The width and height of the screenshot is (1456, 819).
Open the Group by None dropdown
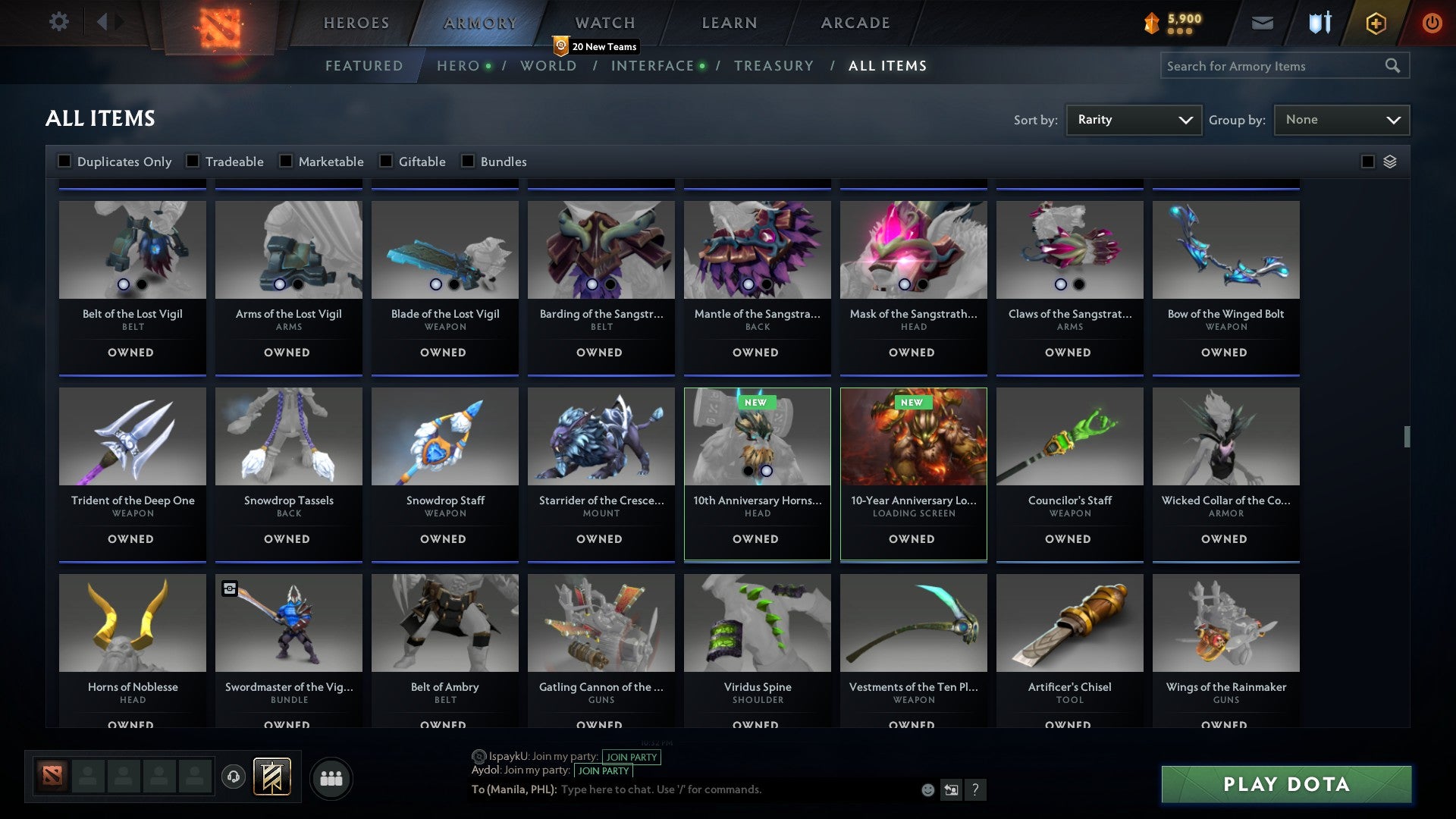(x=1341, y=119)
